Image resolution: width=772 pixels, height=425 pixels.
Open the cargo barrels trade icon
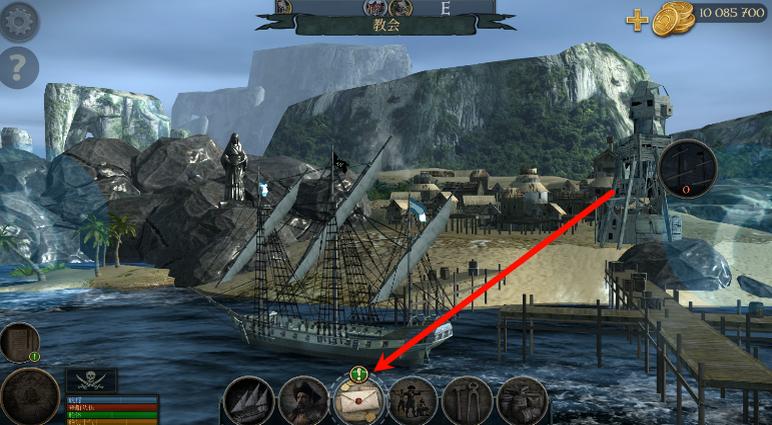522,402
